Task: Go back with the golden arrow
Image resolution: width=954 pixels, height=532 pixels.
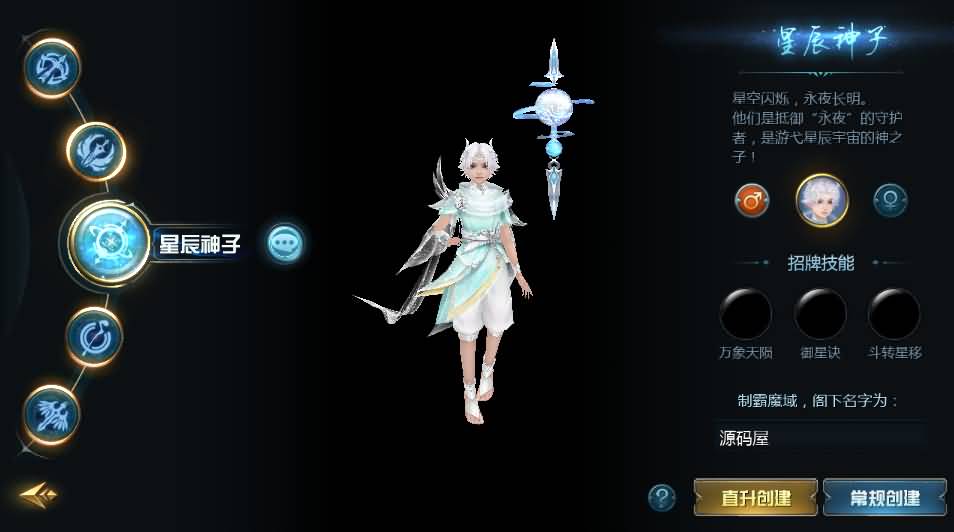Action: [x=38, y=493]
